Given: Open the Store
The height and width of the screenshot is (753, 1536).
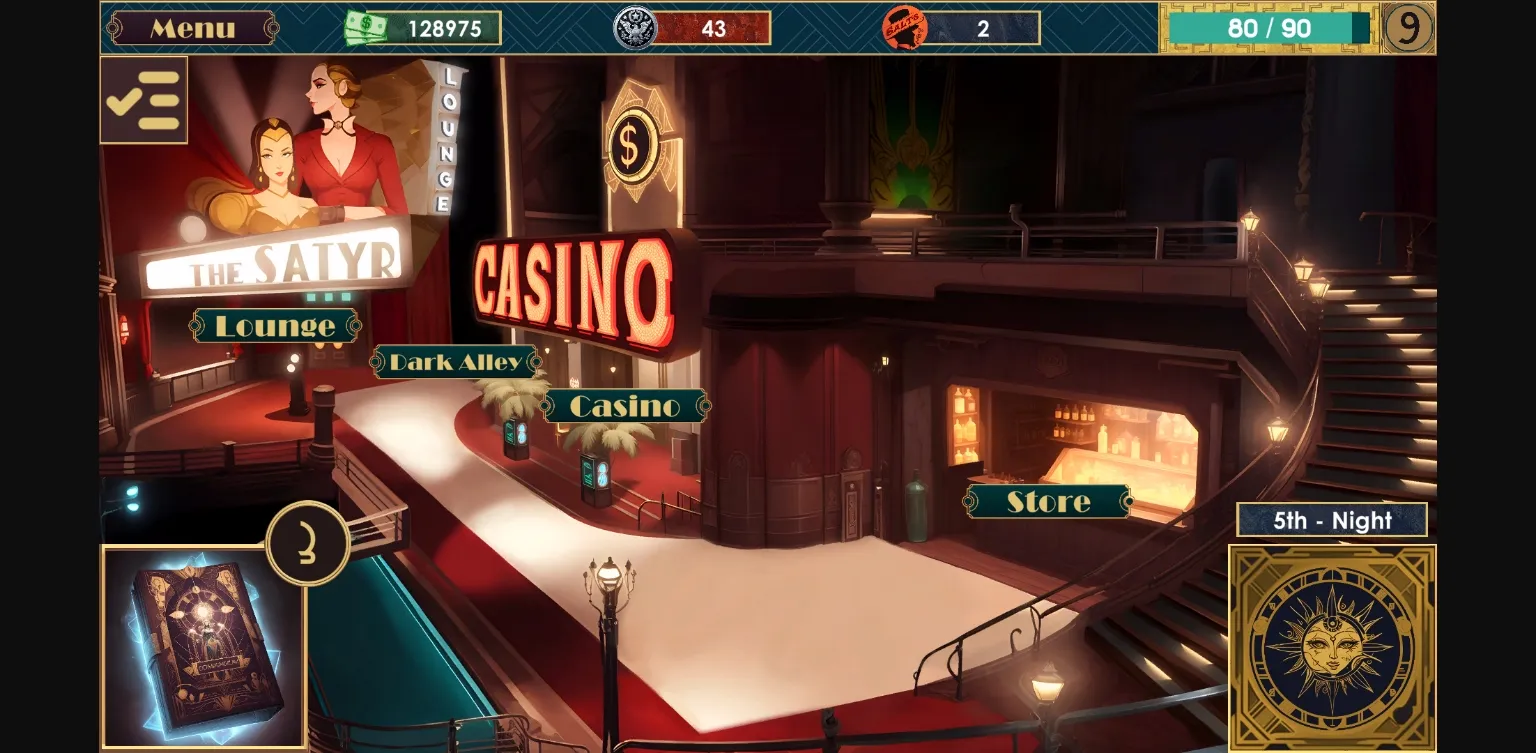Looking at the screenshot, I should [x=1047, y=501].
